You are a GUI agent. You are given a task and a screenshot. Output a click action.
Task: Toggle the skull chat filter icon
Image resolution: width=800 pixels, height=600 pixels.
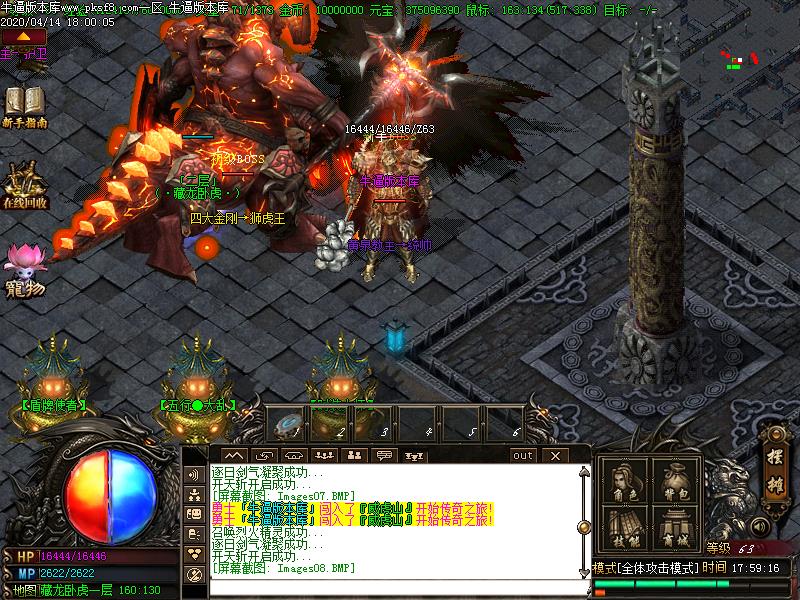pyautogui.click(x=196, y=575)
